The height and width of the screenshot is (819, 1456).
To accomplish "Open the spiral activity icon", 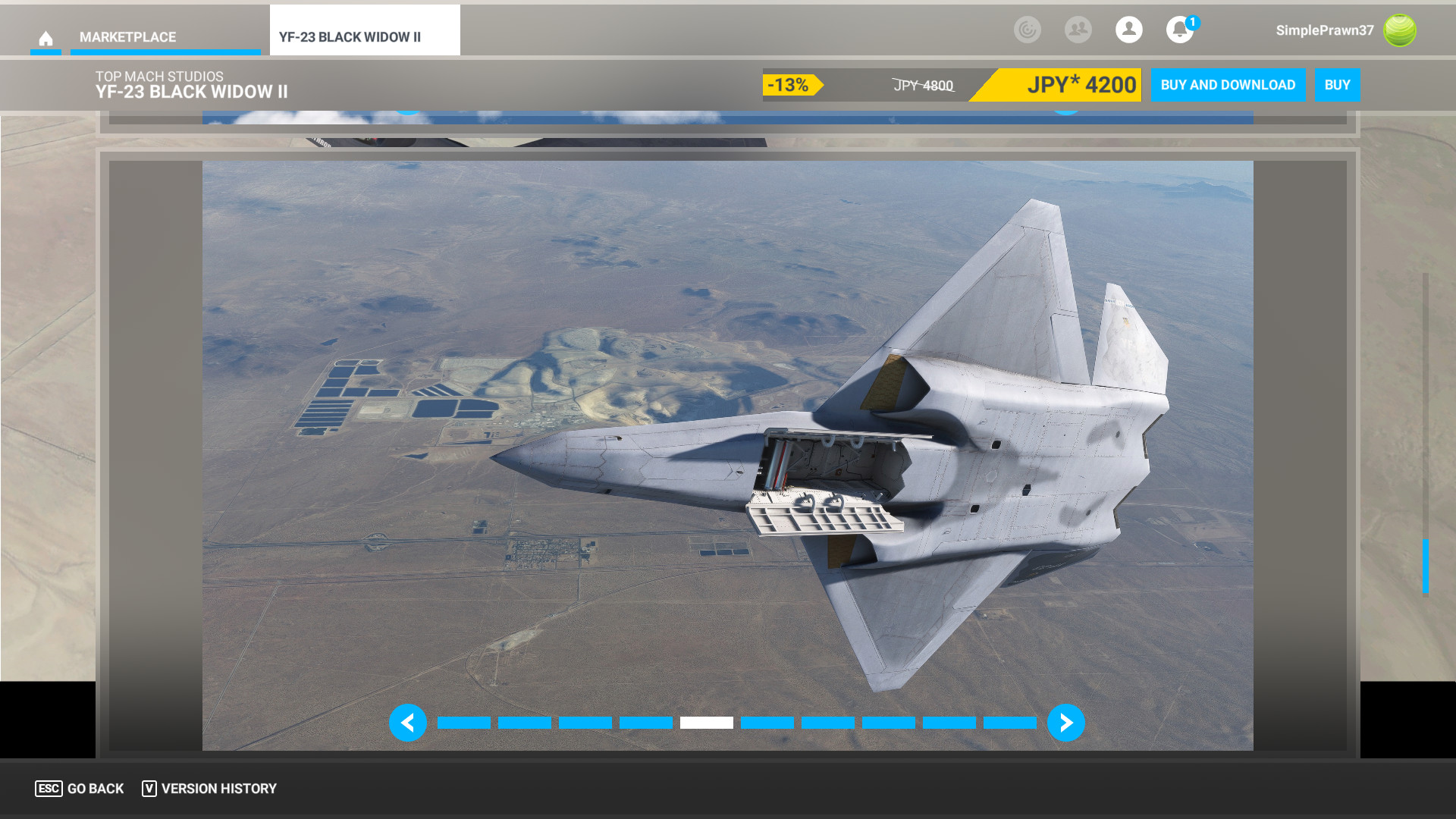I will [1027, 30].
